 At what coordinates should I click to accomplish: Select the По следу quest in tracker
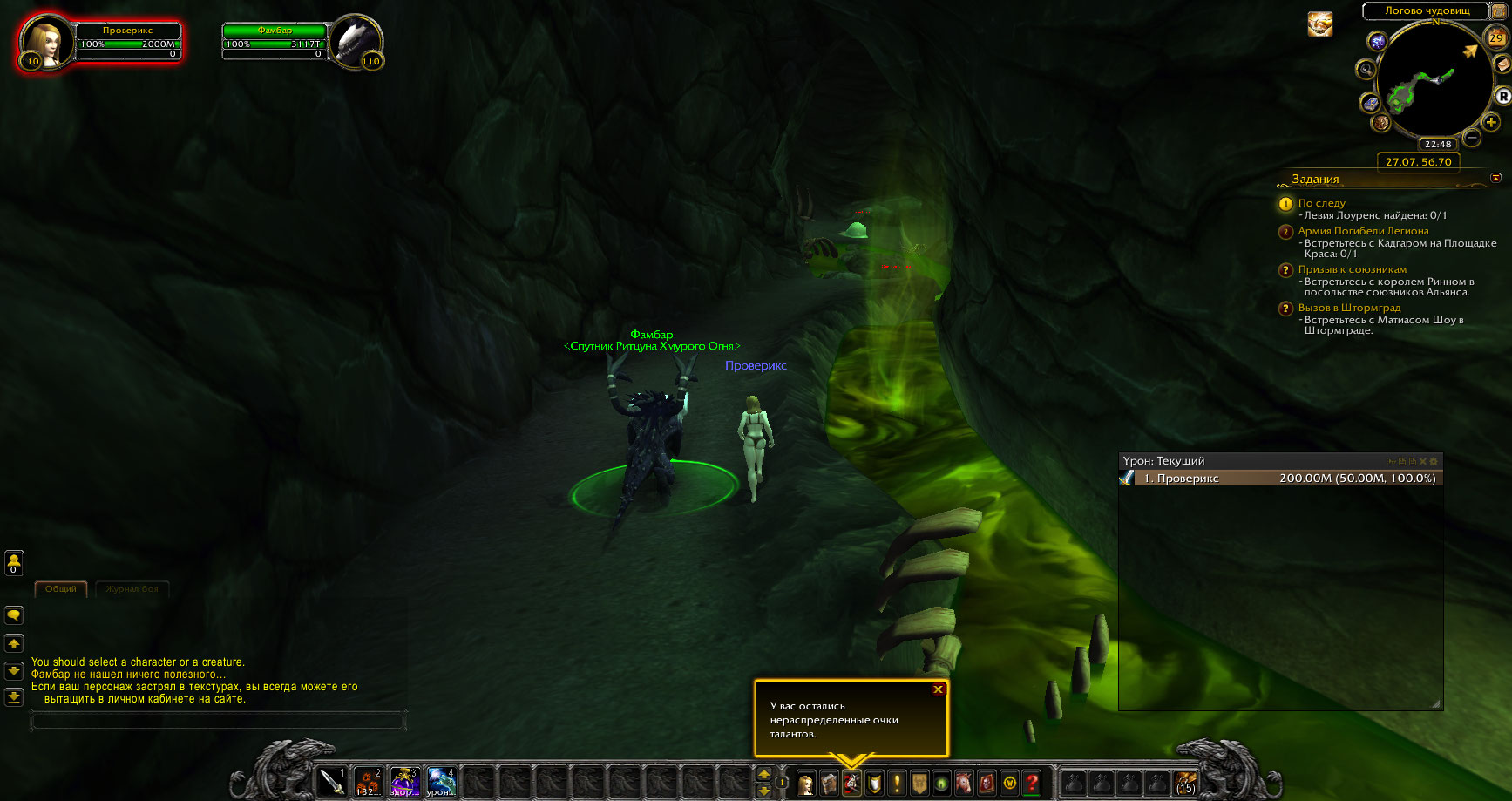(1321, 203)
